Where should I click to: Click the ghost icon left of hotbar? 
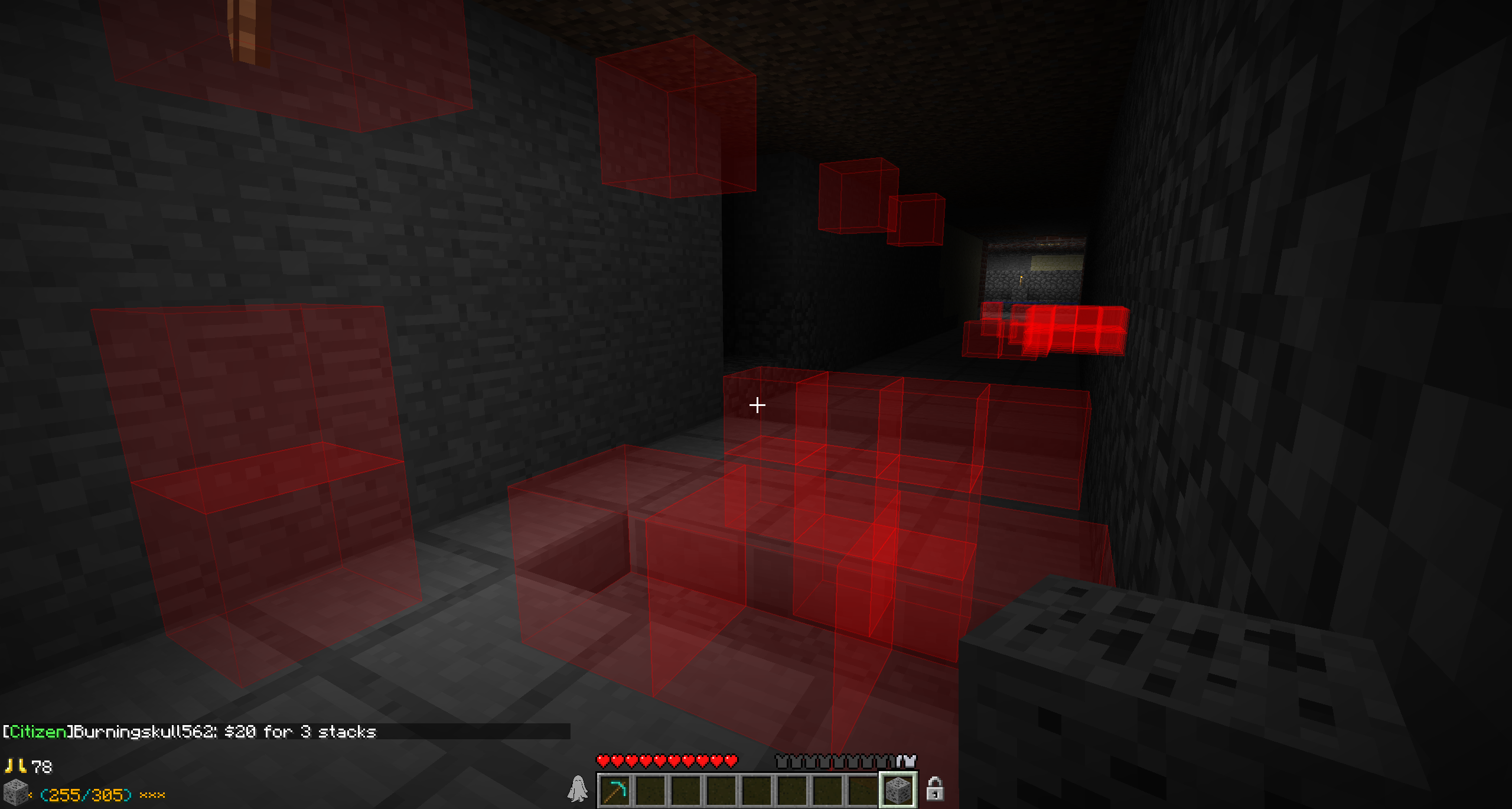(578, 789)
